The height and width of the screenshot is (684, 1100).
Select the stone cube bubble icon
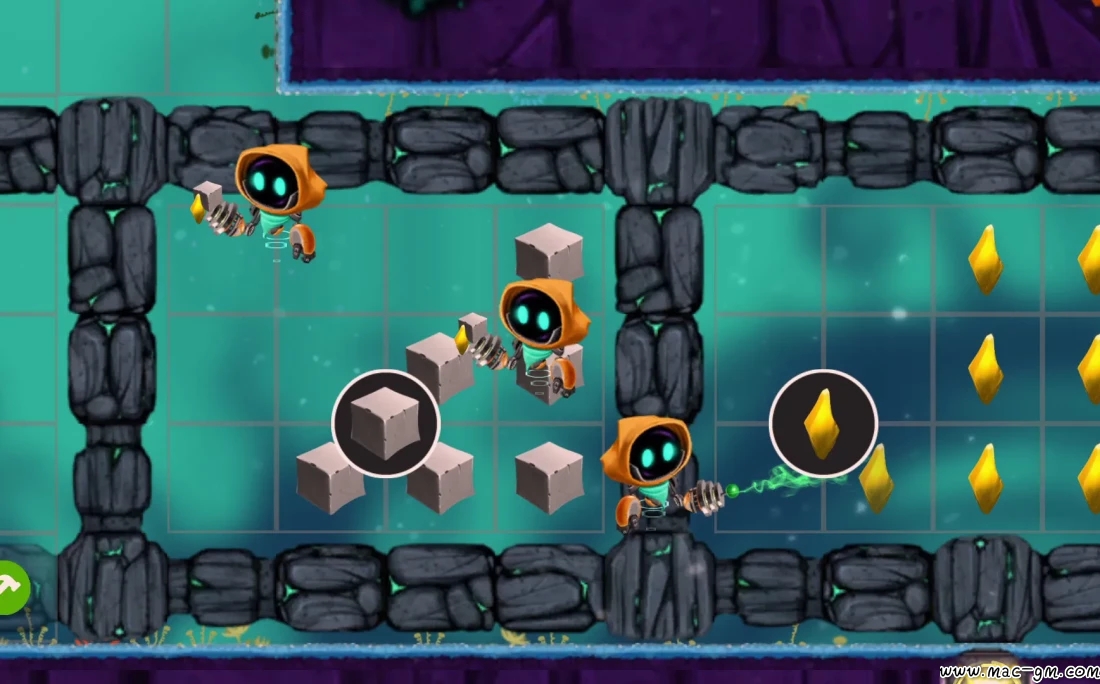pyautogui.click(x=386, y=423)
